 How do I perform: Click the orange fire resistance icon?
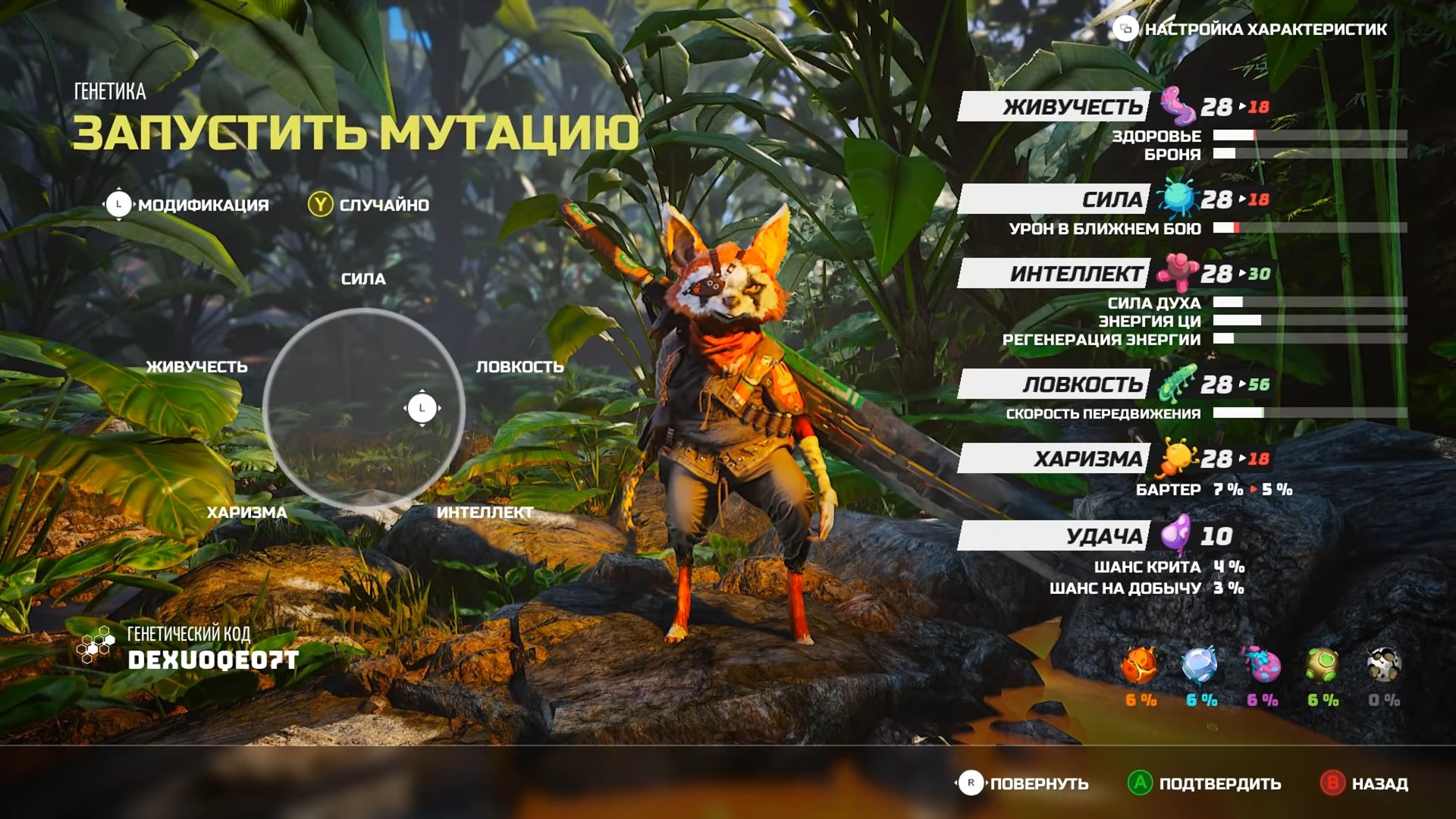pos(1140,666)
